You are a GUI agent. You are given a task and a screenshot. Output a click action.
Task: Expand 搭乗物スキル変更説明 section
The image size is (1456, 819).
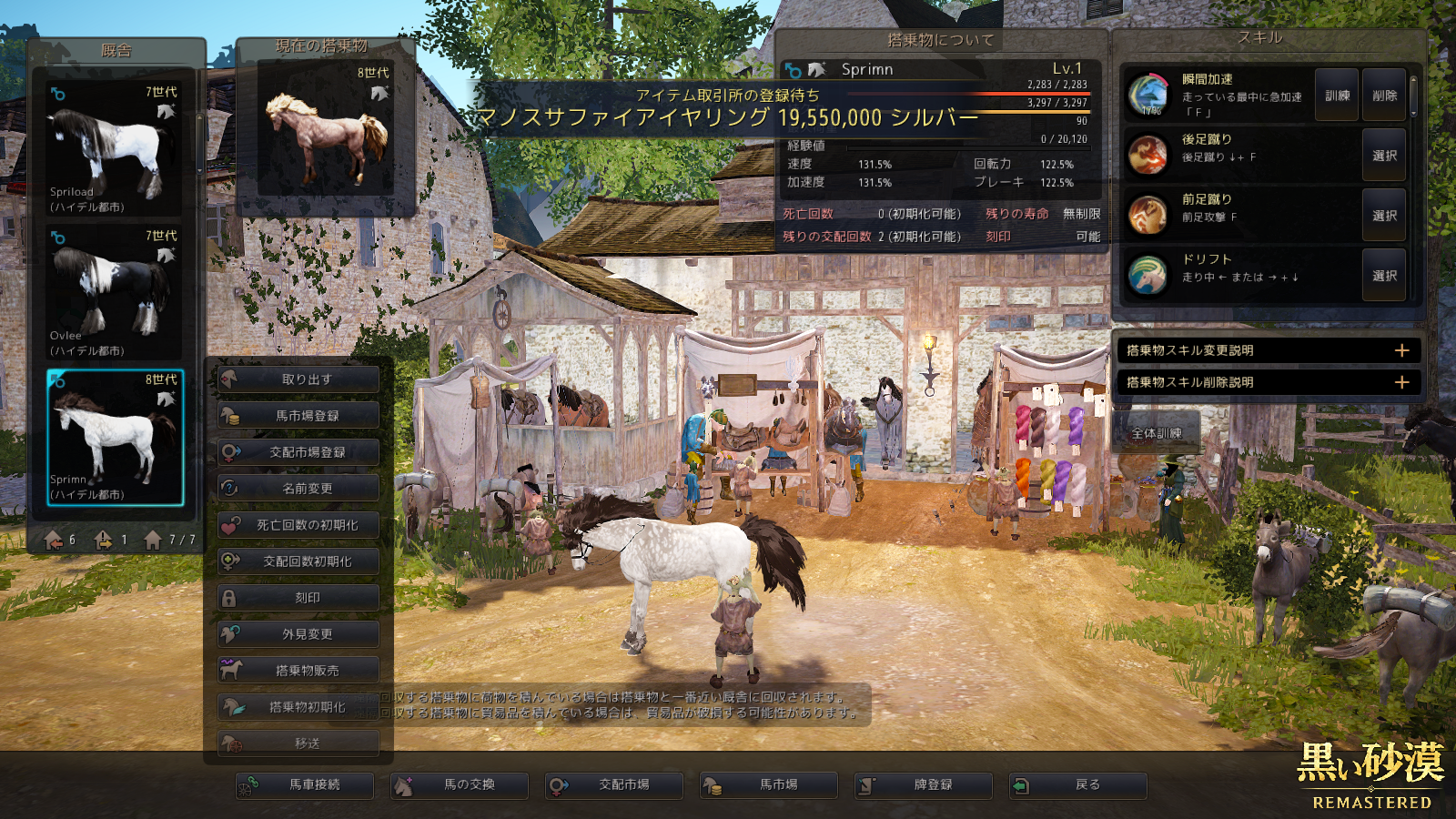tap(1268, 350)
